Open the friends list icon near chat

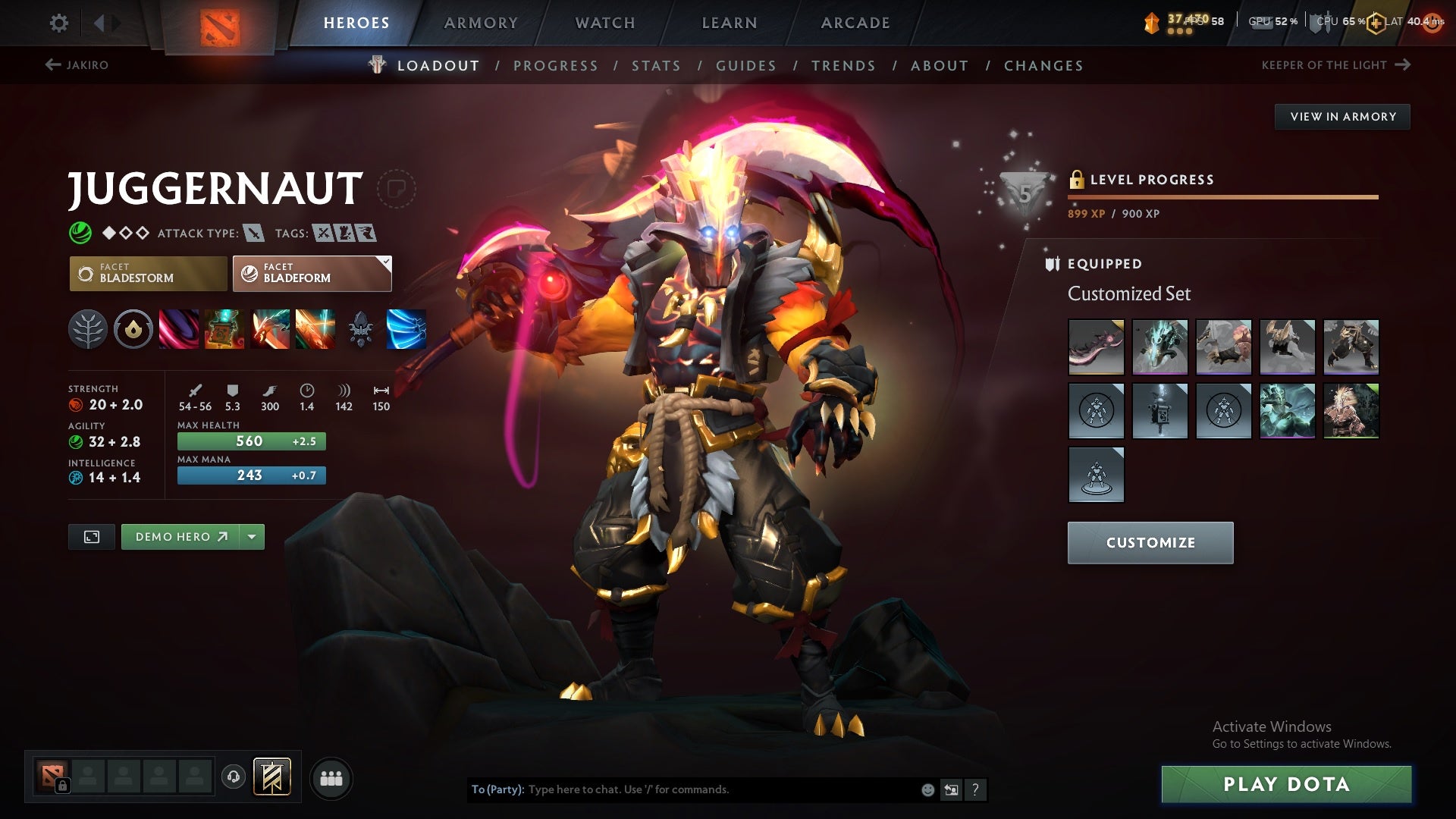331,777
